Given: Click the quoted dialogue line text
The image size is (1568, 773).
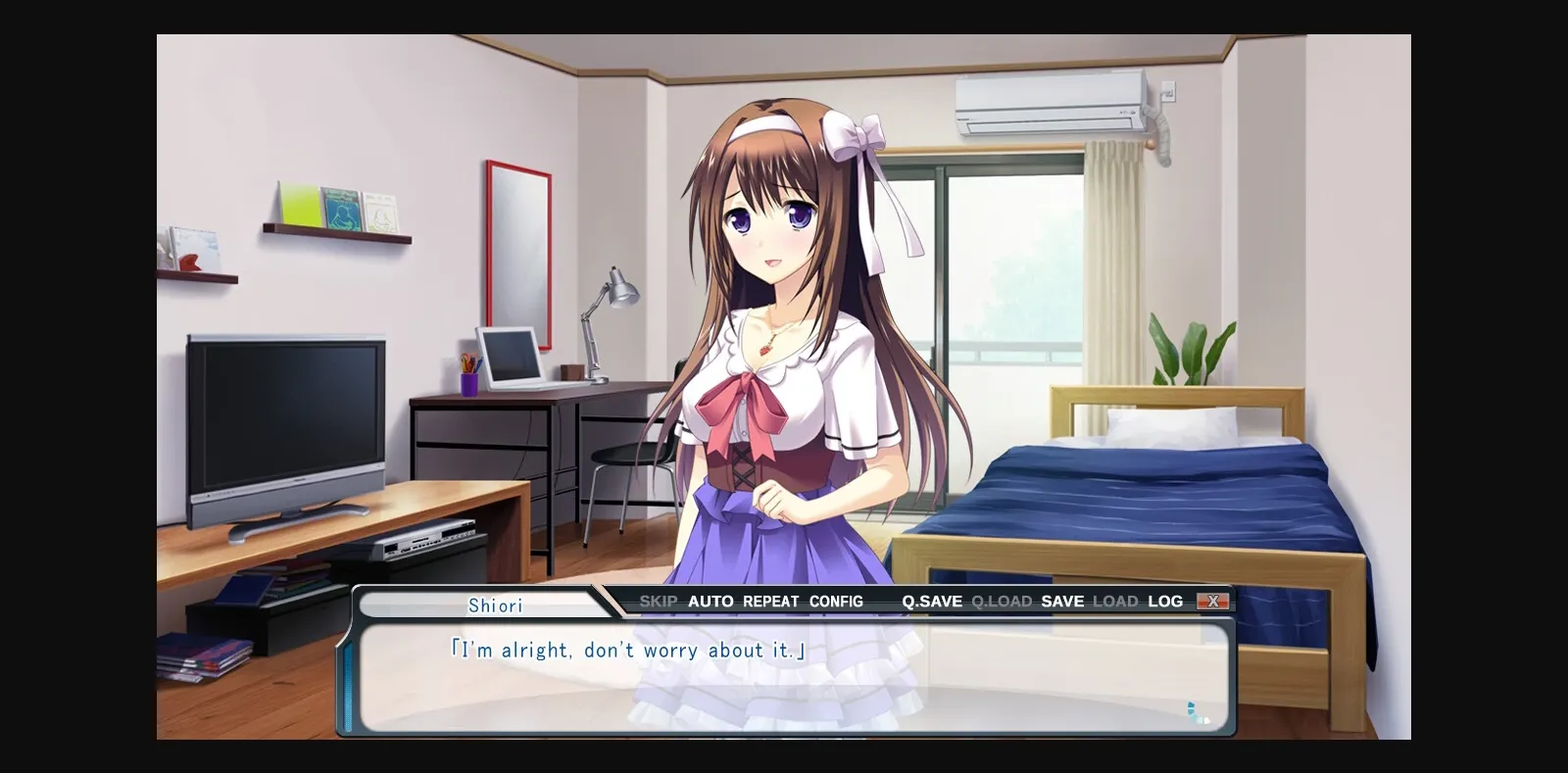Looking at the screenshot, I should click(x=627, y=650).
